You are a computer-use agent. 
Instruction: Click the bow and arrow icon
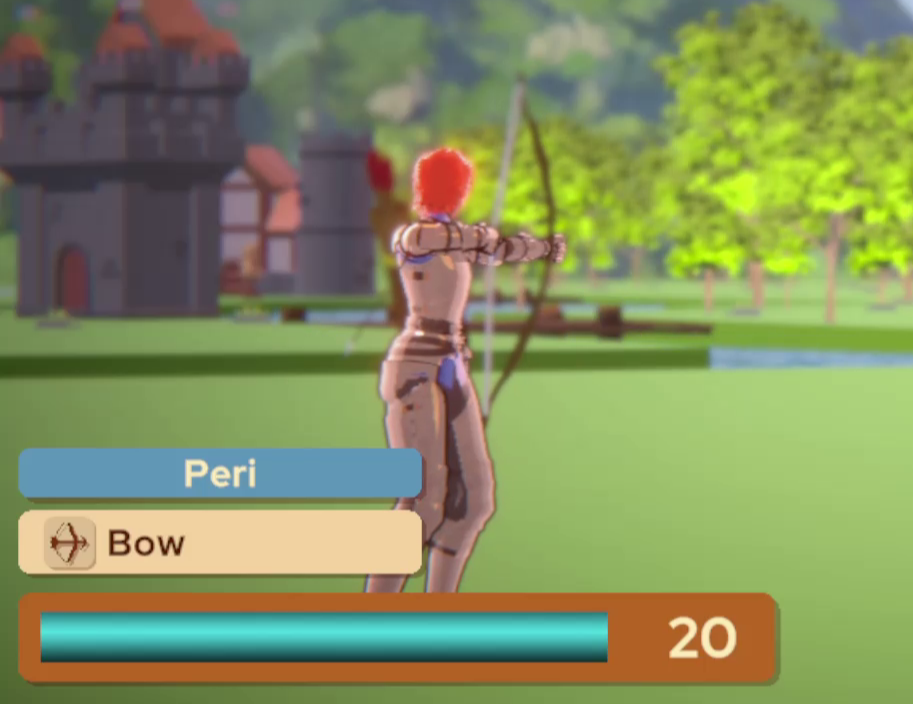[x=69, y=544]
